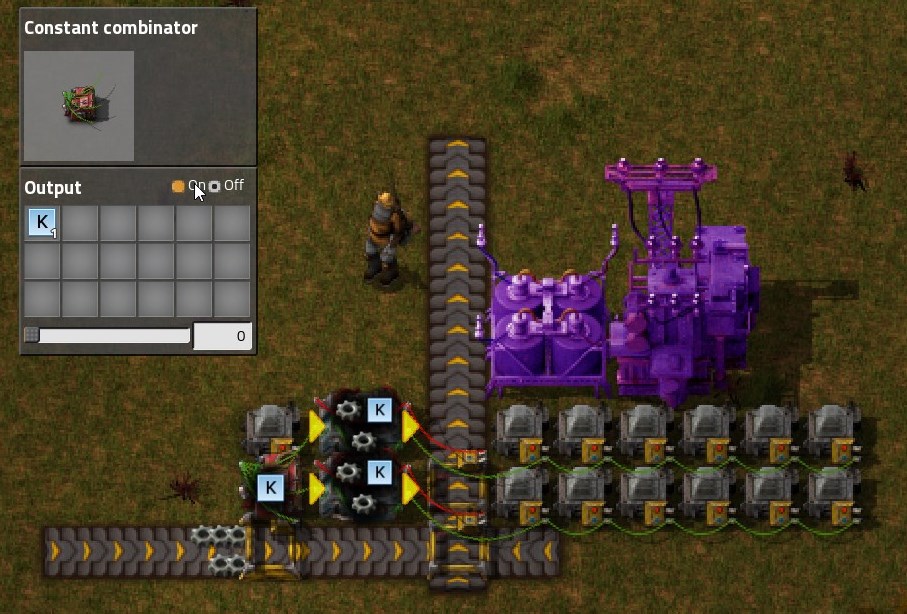Click the signal value slider handle
This screenshot has width=907, height=614.
32,336
